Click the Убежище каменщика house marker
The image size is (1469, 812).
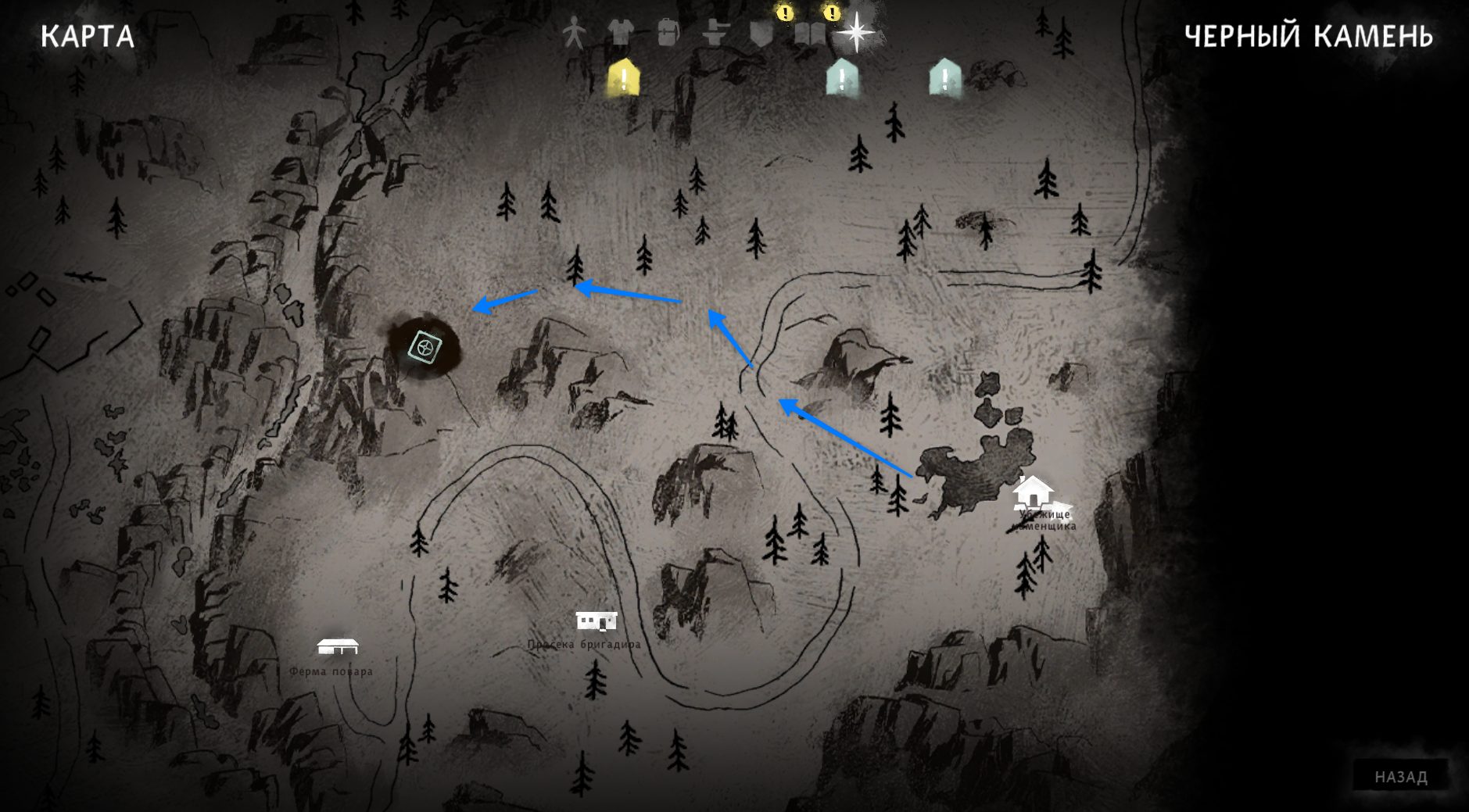1033,492
